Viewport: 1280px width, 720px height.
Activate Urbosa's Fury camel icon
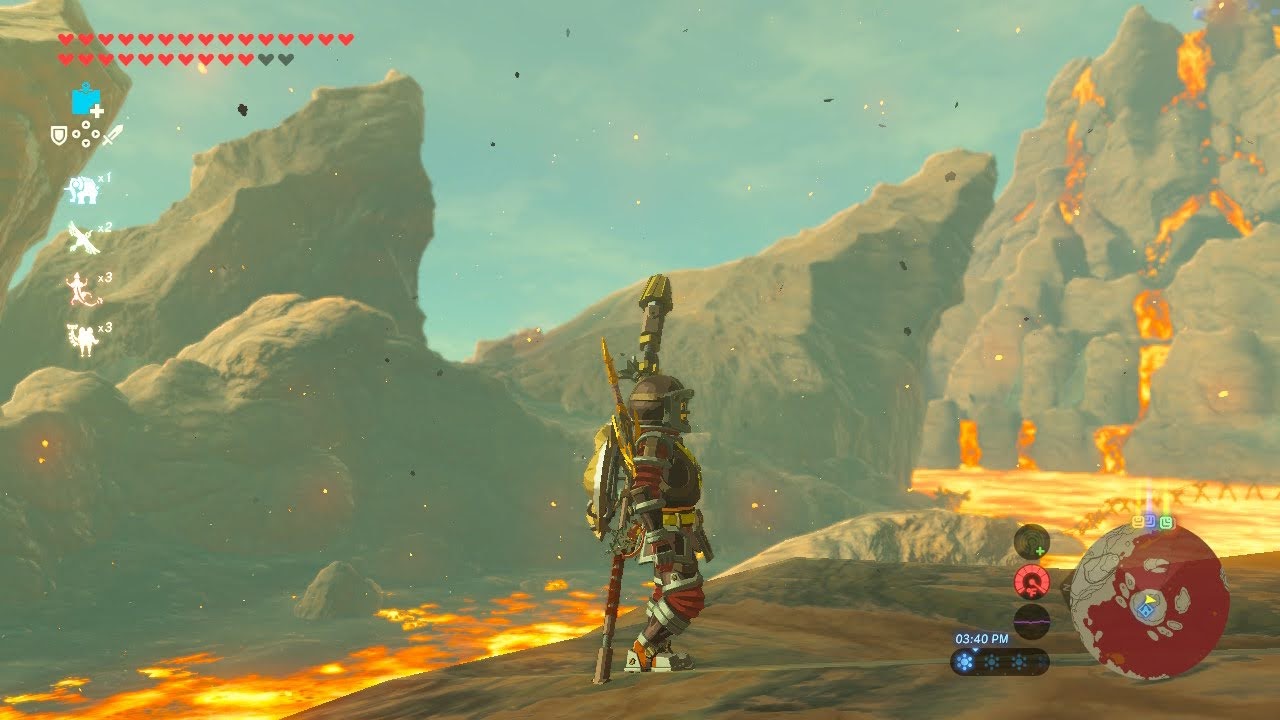click(x=80, y=340)
